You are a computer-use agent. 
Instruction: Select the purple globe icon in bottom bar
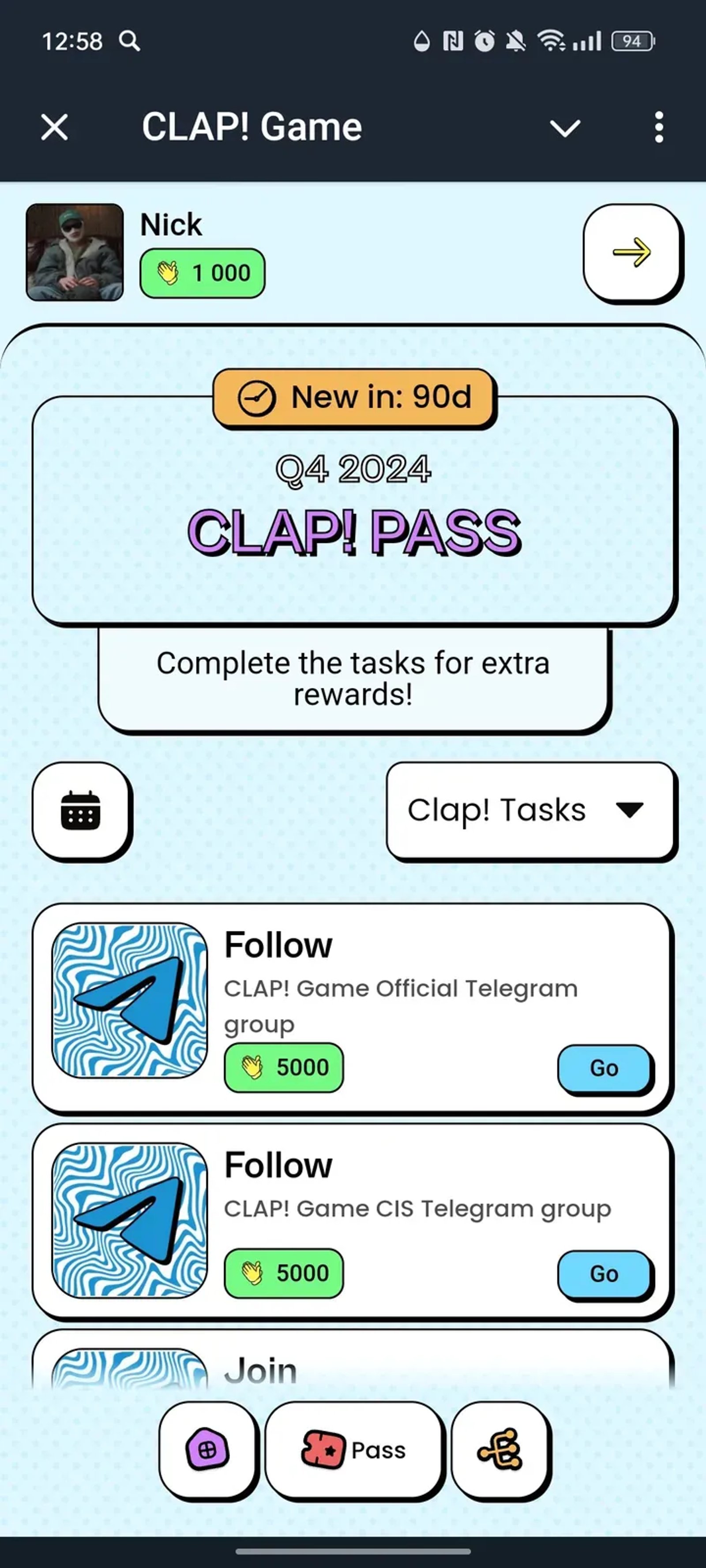(208, 1451)
